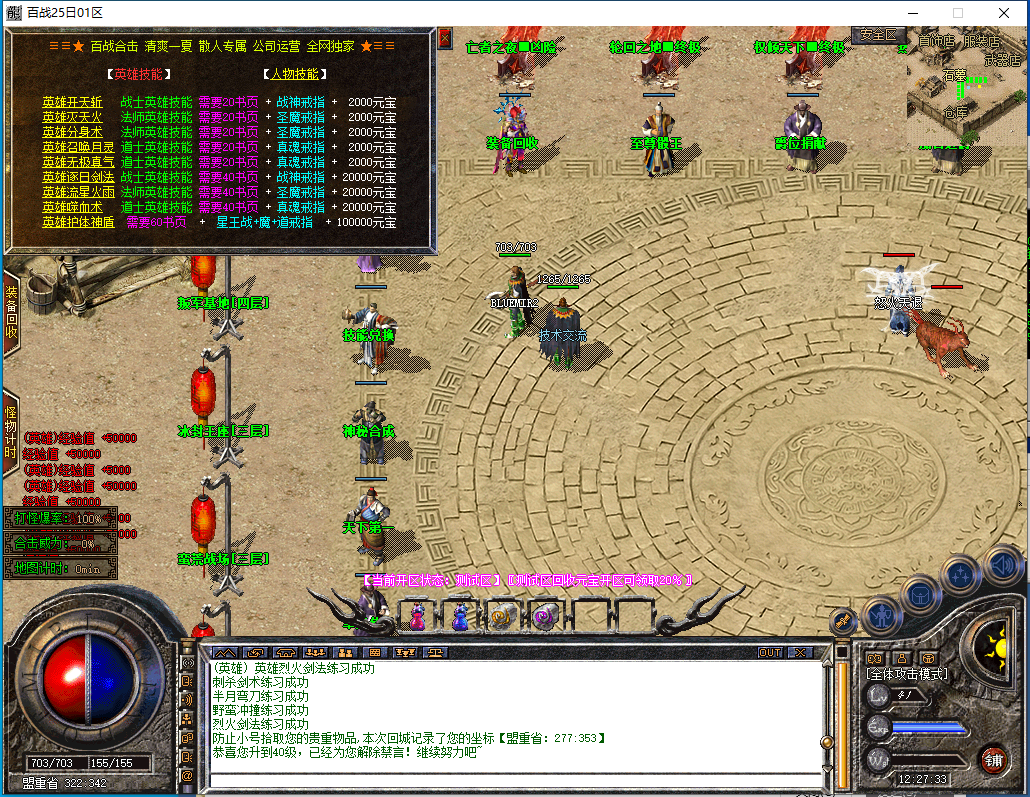The image size is (1030, 797).
Task: Open the 装备回收 side tab
Action: coord(11,313)
